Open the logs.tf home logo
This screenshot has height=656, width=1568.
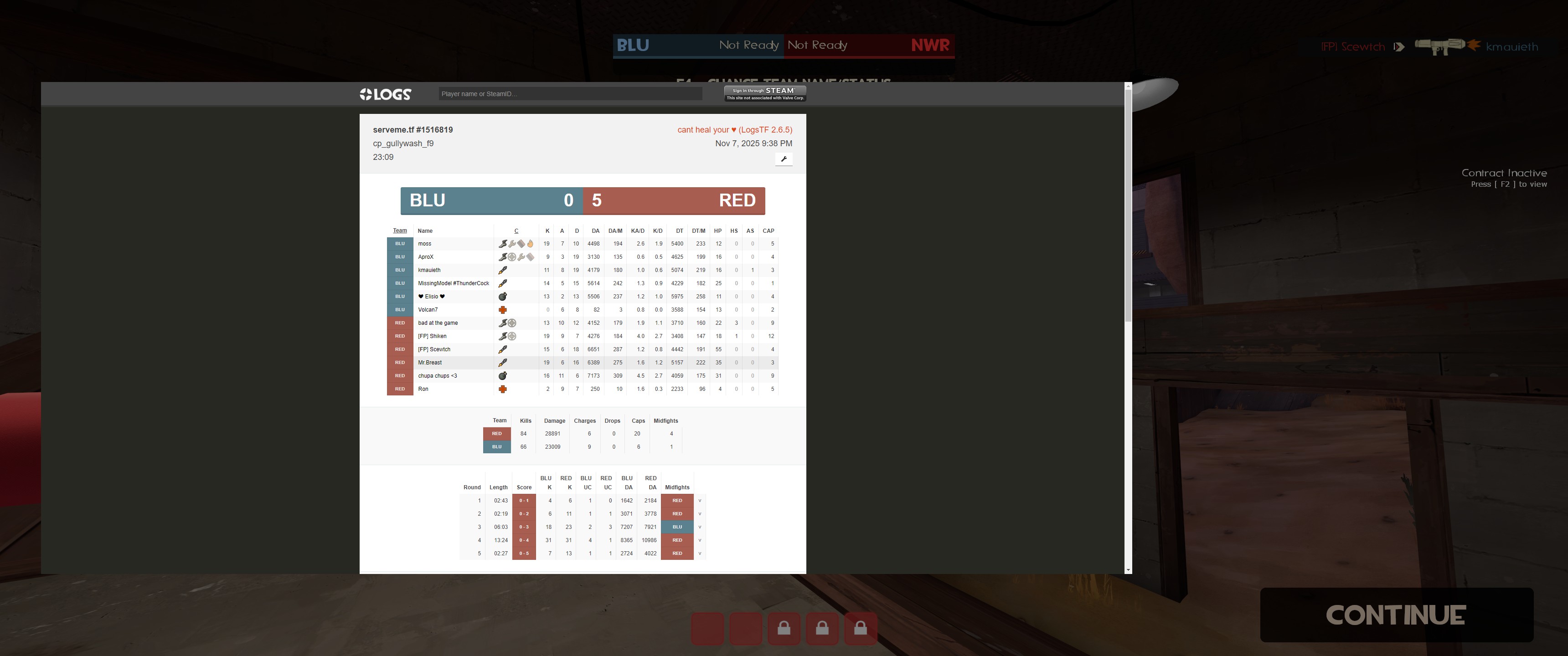(x=385, y=94)
